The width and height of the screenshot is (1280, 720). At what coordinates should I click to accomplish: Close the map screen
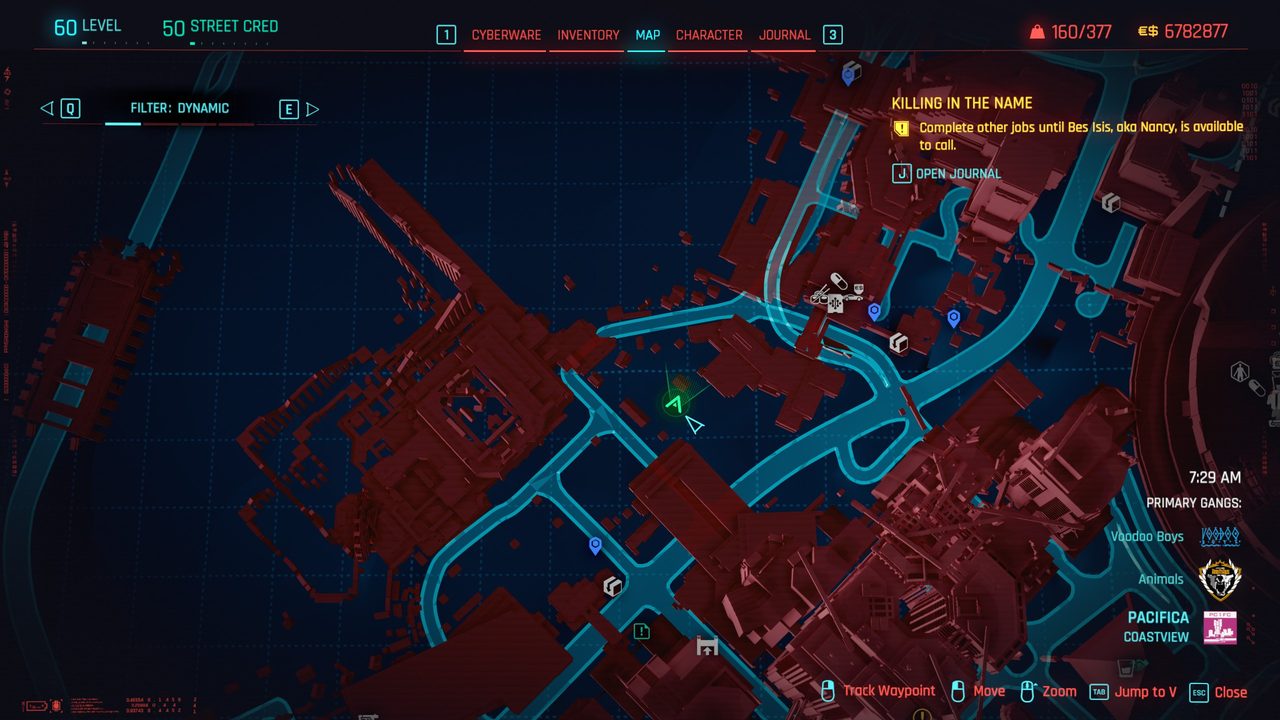[x=1219, y=692]
